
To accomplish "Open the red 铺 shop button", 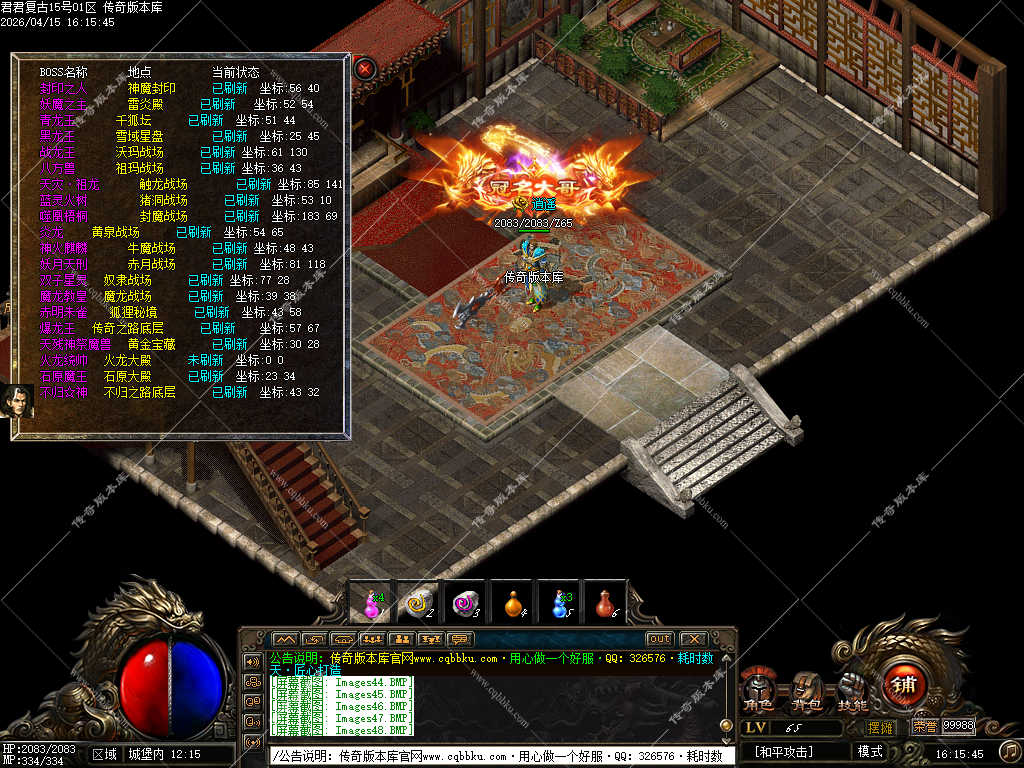I will [904, 685].
